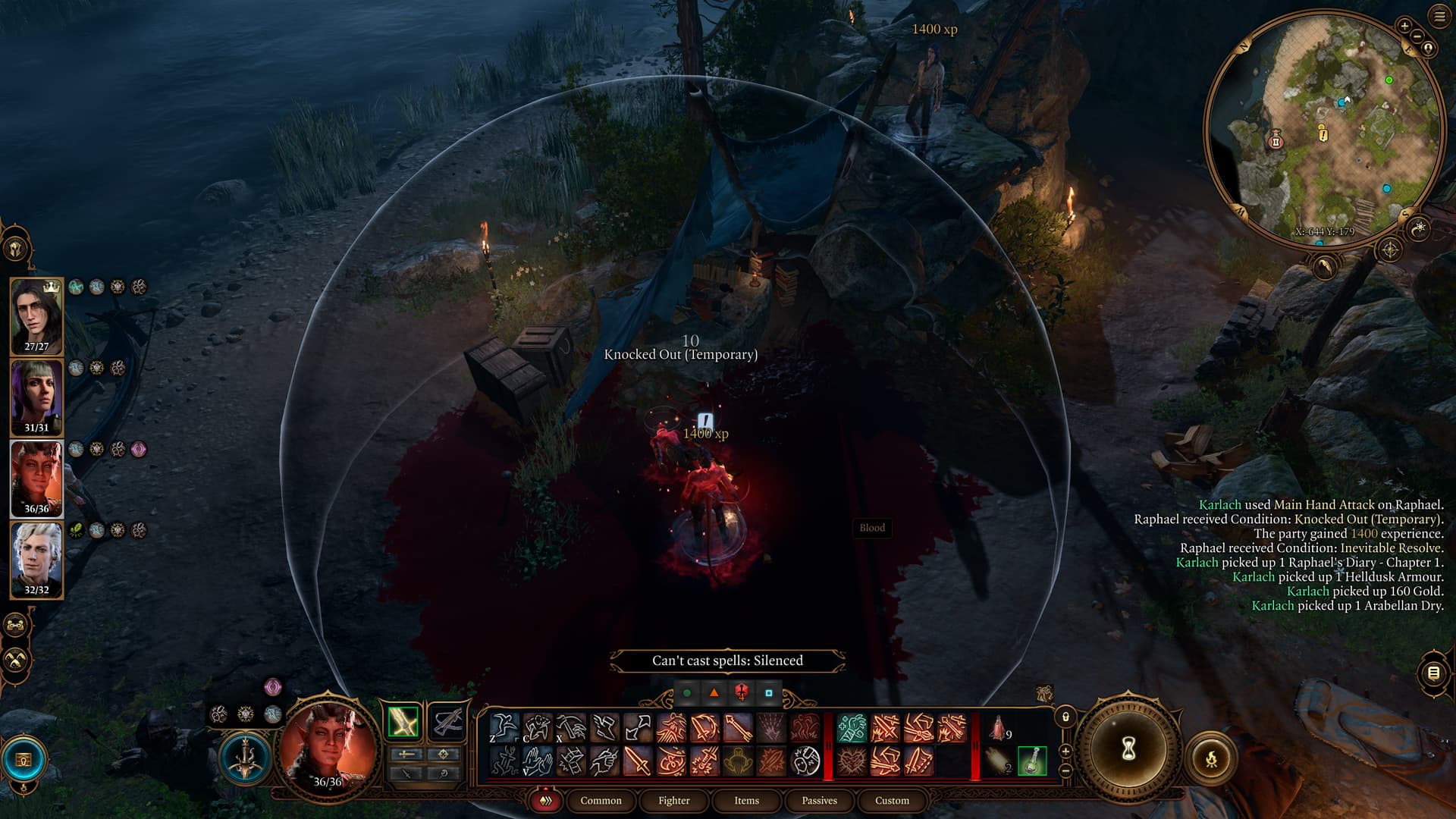The height and width of the screenshot is (819, 1456).
Task: Select the equipped melee weapon set
Action: [x=403, y=722]
